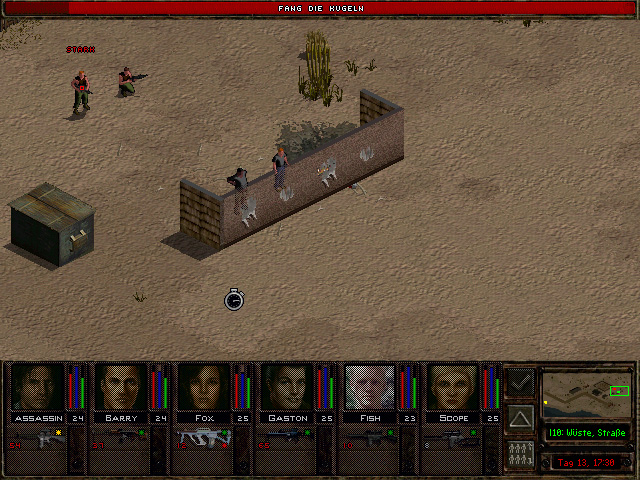
Task: Click the triangle button
Action: pyautogui.click(x=520, y=417)
